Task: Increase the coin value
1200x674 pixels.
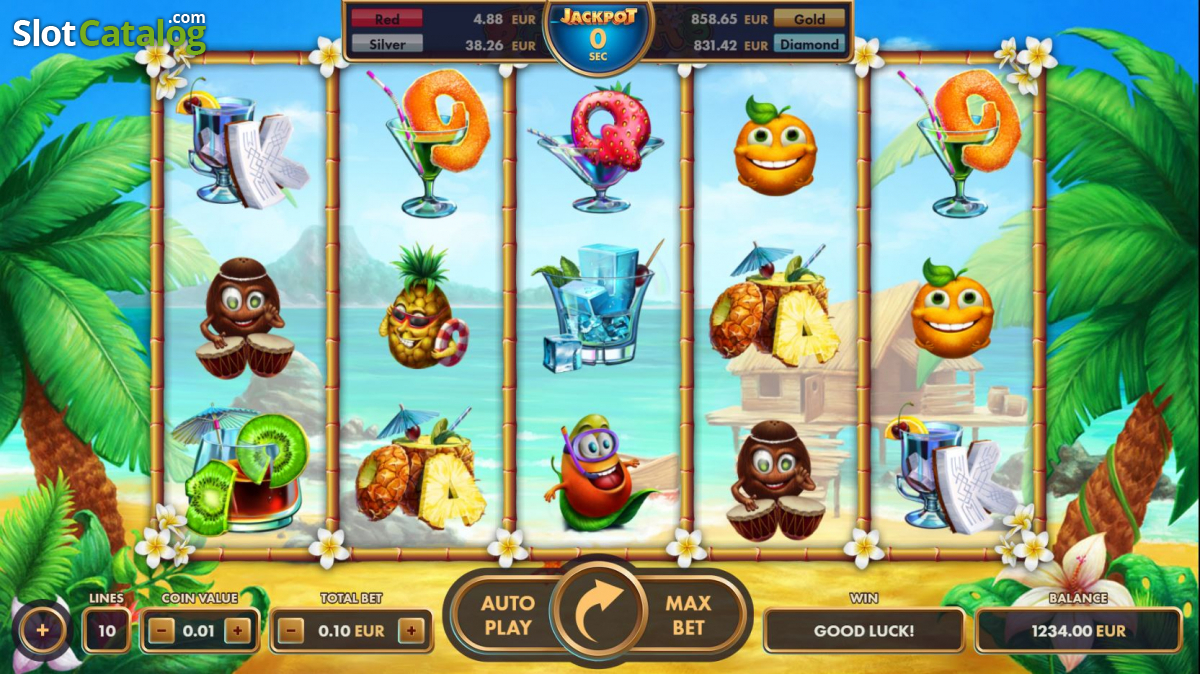Action: [x=237, y=631]
